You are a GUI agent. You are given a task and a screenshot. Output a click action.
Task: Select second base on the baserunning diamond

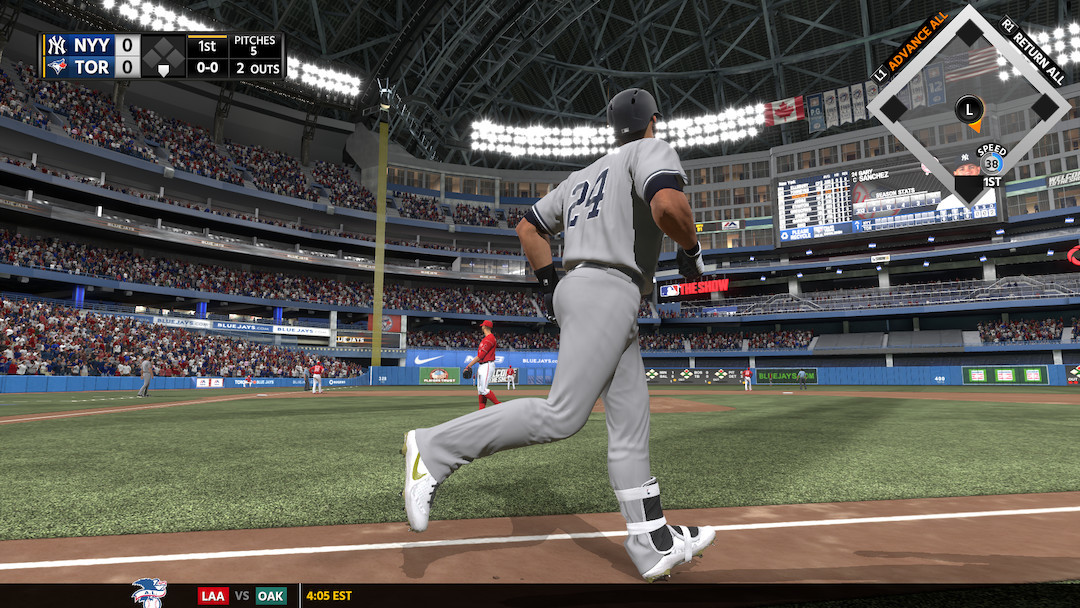point(969,33)
